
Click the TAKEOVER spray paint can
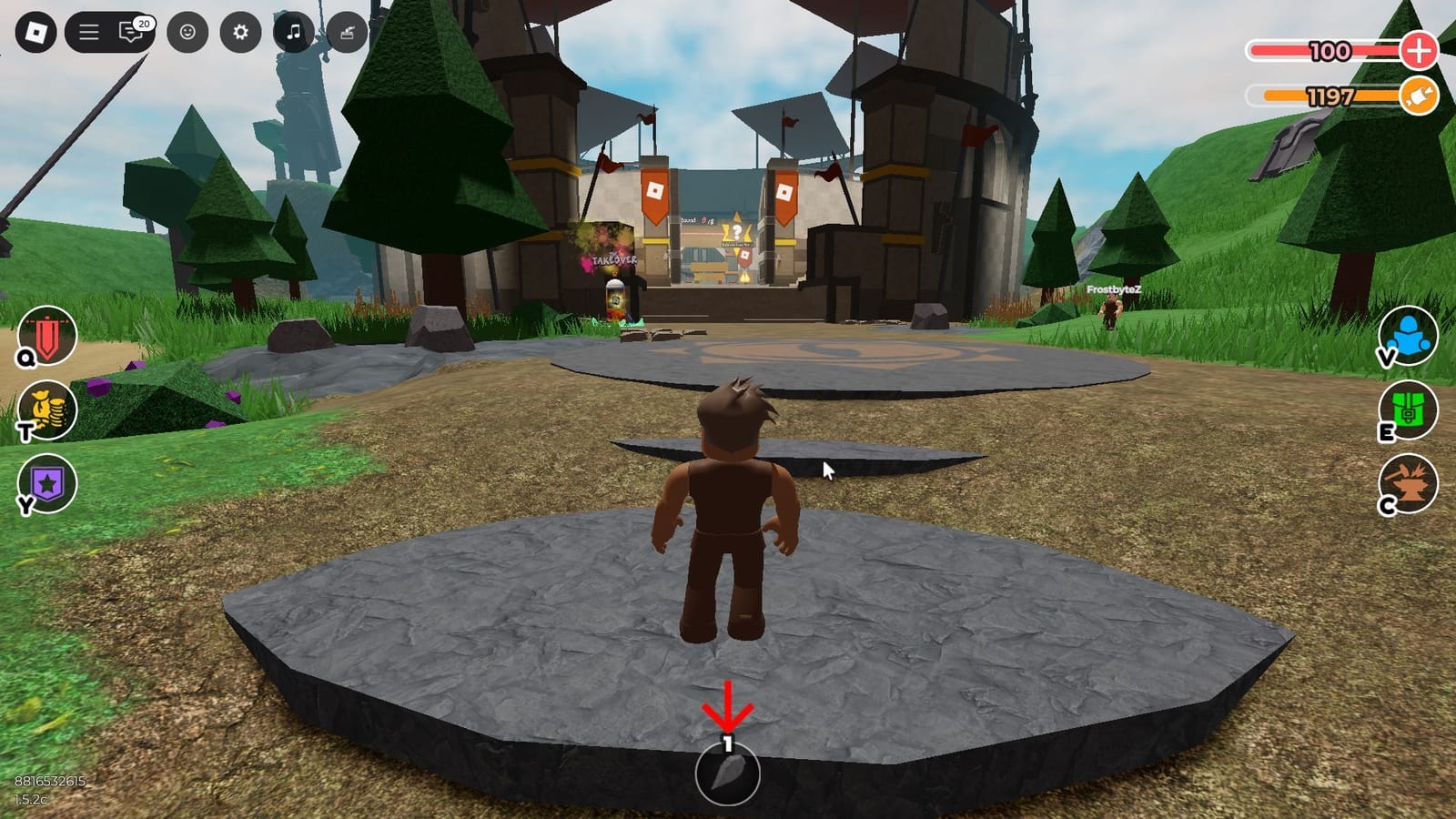613,296
